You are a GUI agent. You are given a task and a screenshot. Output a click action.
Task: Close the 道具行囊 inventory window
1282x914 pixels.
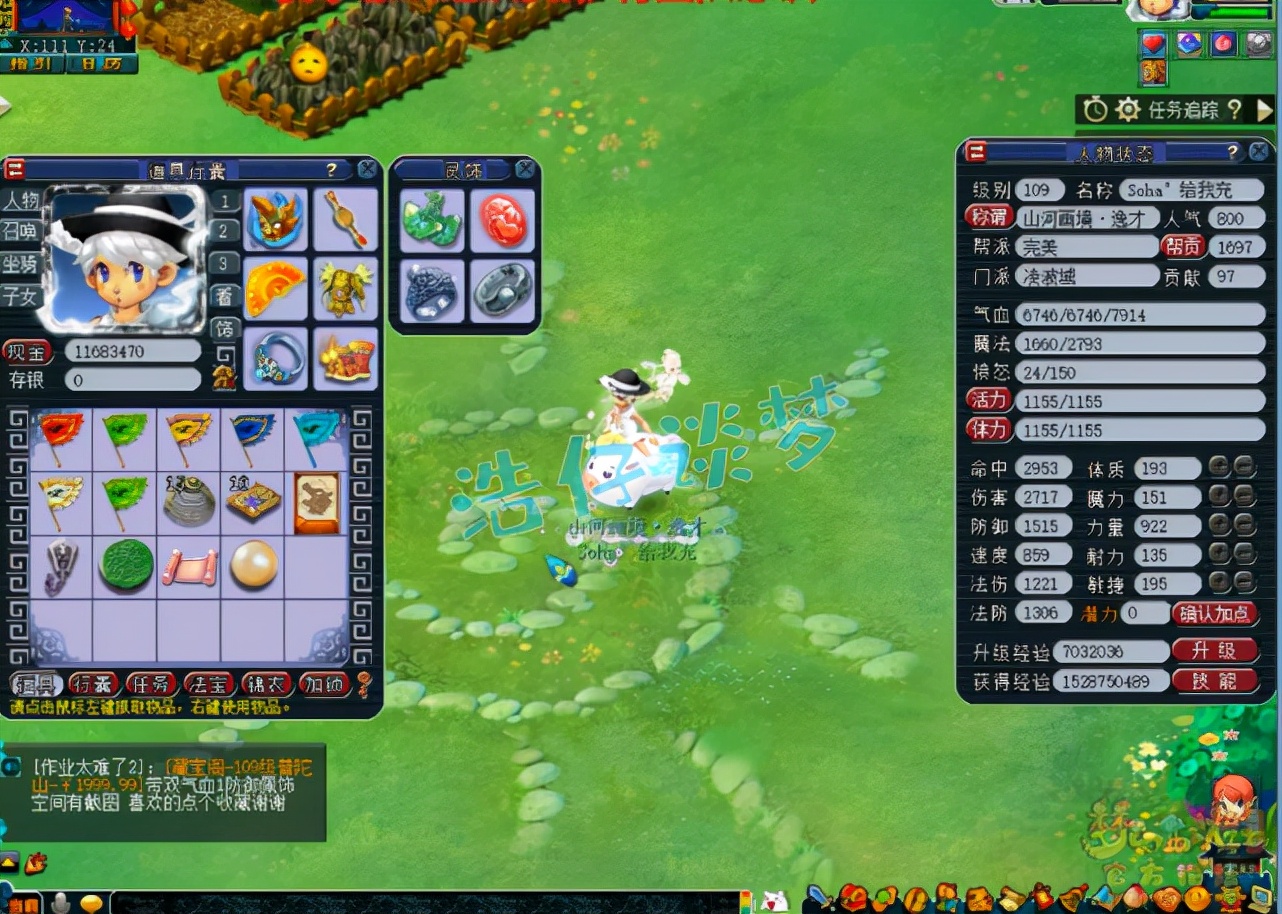tap(368, 169)
